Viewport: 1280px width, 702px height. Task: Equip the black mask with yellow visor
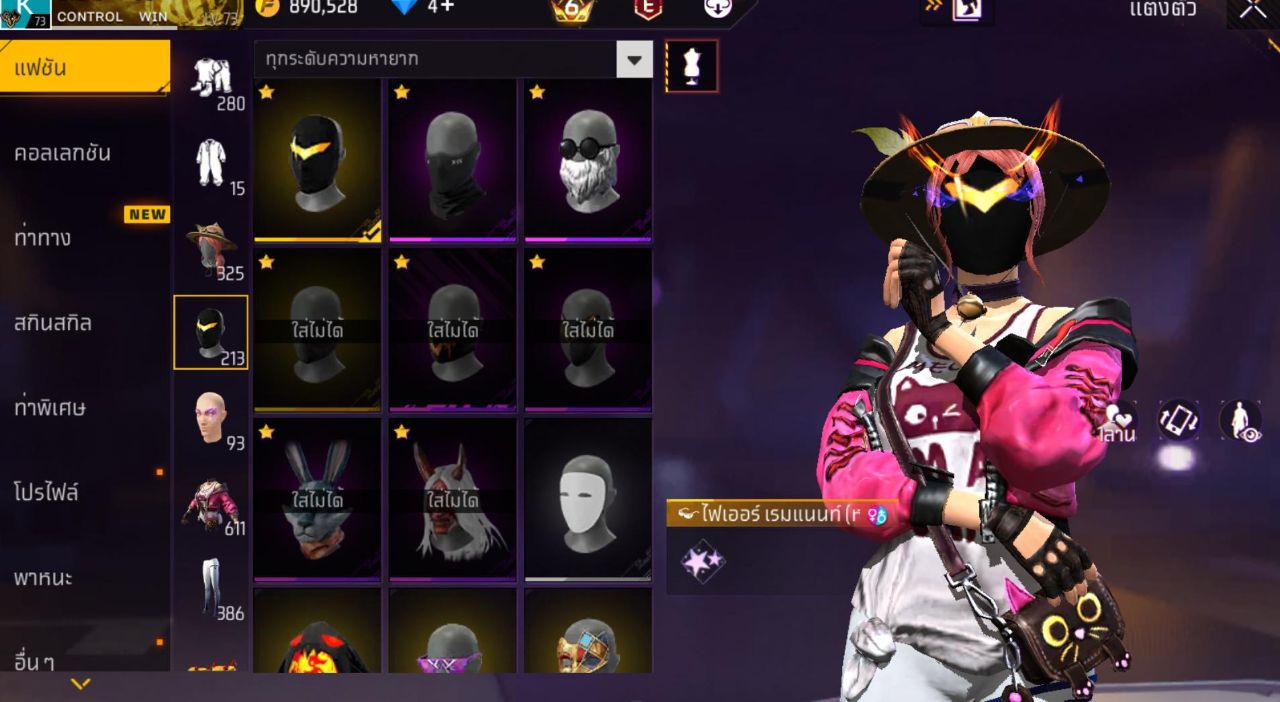[x=317, y=160]
